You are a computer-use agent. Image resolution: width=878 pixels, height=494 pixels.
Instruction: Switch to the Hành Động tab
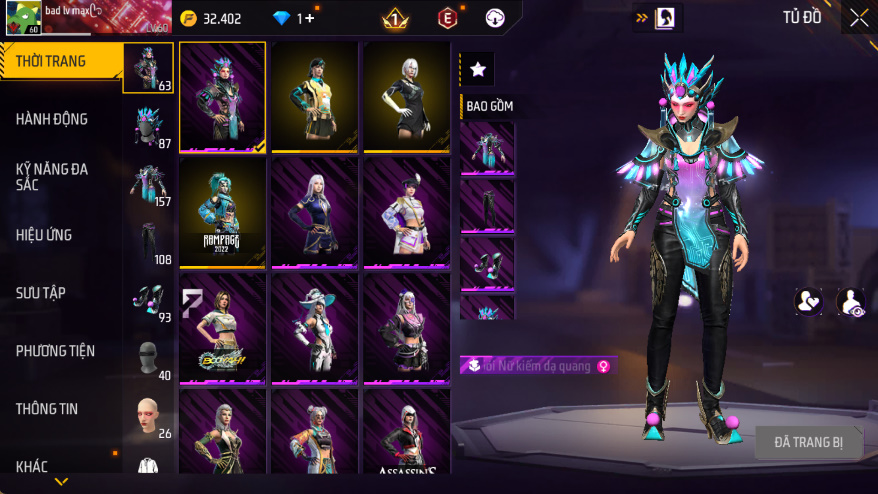(x=52, y=119)
